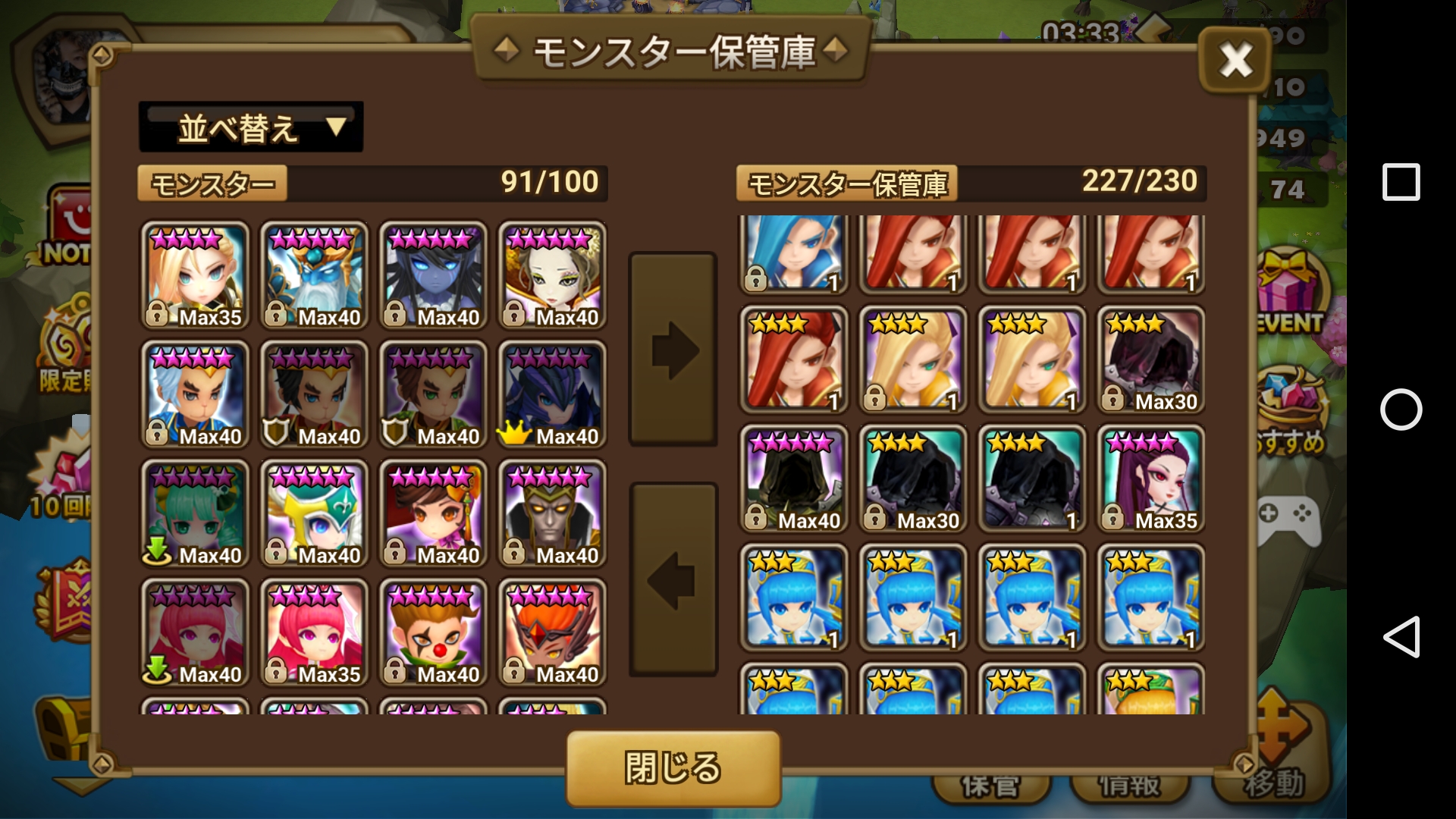
Task: Choose the monster with the crown icon
Action: click(x=552, y=394)
